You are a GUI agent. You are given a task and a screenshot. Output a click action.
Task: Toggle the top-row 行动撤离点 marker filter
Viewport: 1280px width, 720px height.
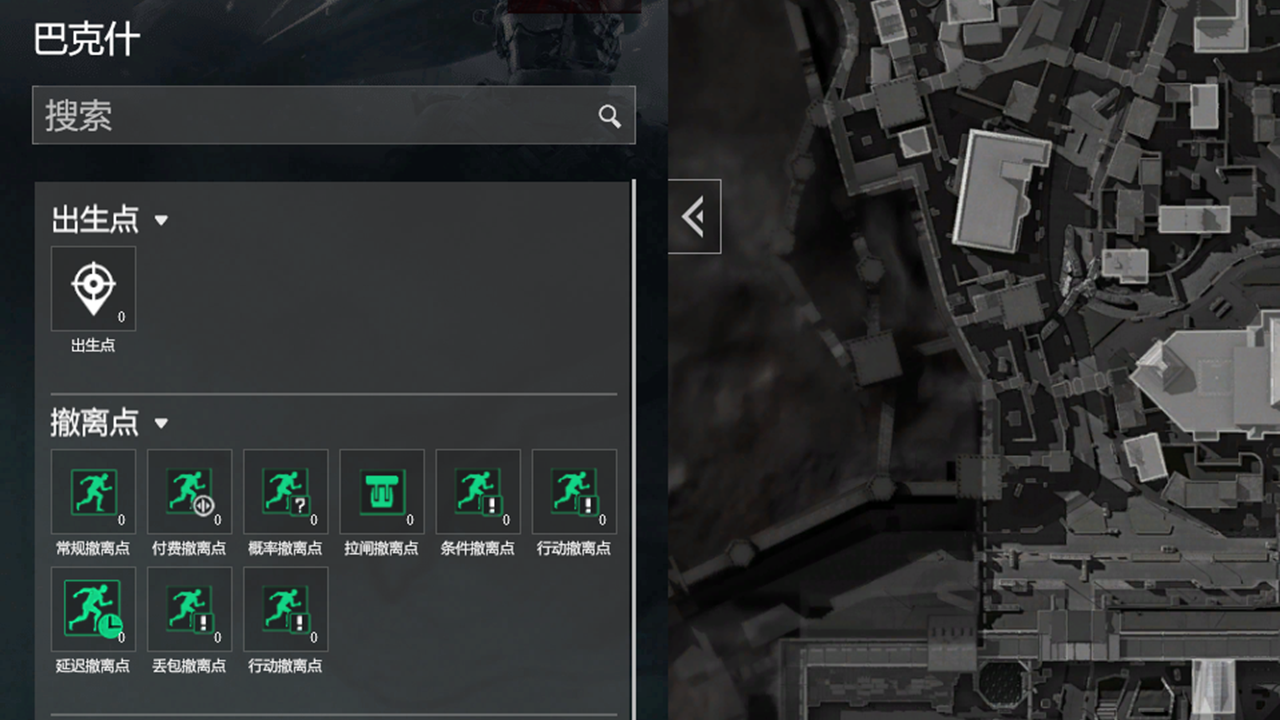pyautogui.click(x=573, y=491)
